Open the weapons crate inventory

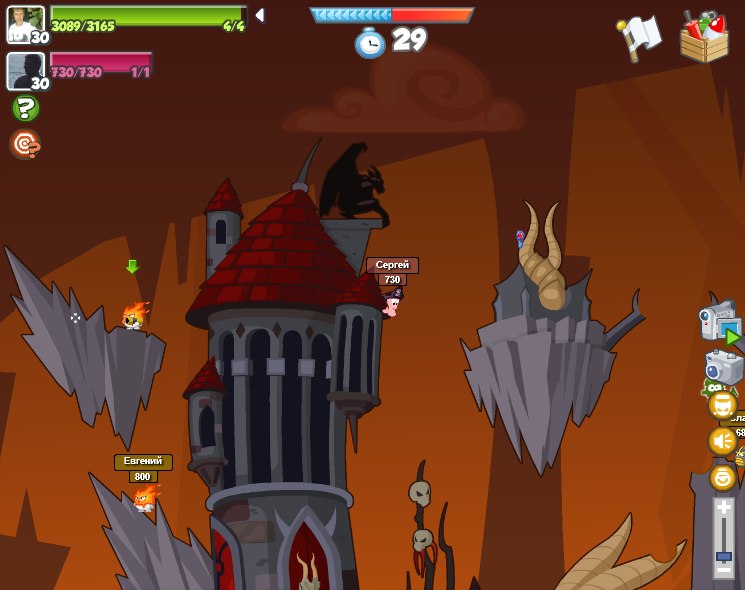coord(704,37)
